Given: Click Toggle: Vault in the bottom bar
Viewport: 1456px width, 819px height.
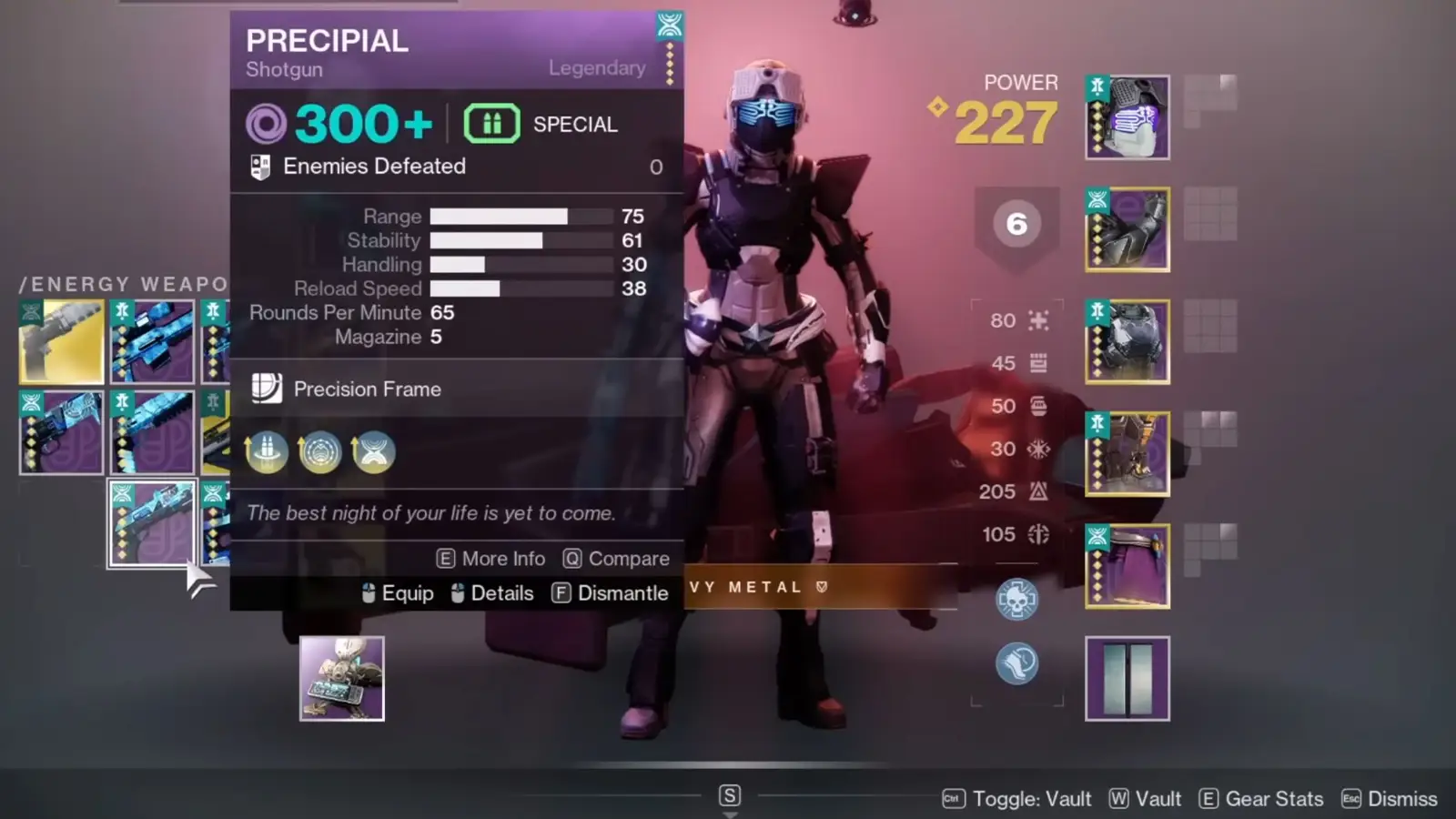Looking at the screenshot, I should tap(1032, 798).
